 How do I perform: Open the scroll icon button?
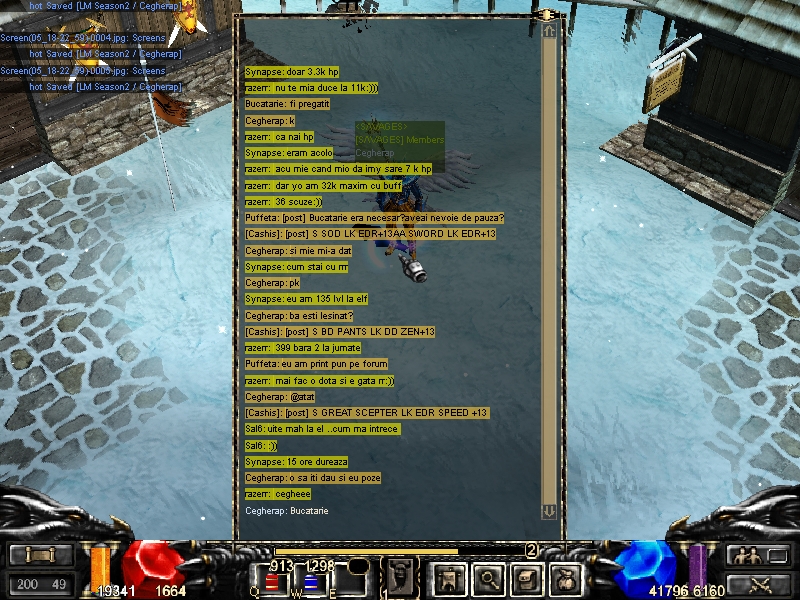click(526, 577)
